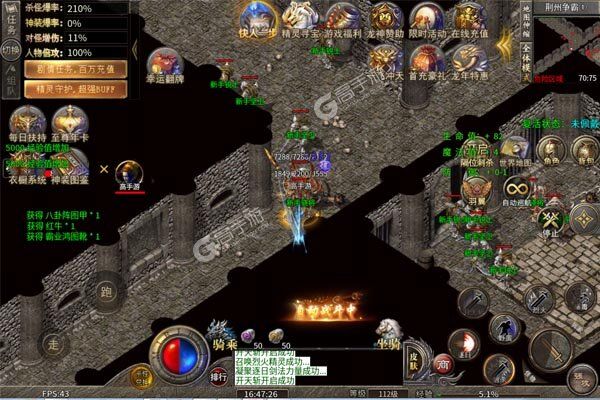Click the 停止 stop button
The width and height of the screenshot is (600, 400).
pos(550,222)
